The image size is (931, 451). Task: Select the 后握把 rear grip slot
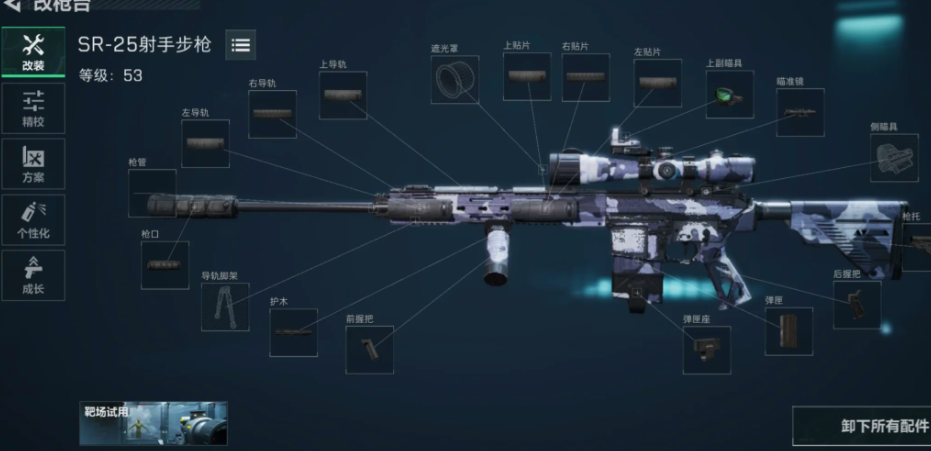pos(857,305)
